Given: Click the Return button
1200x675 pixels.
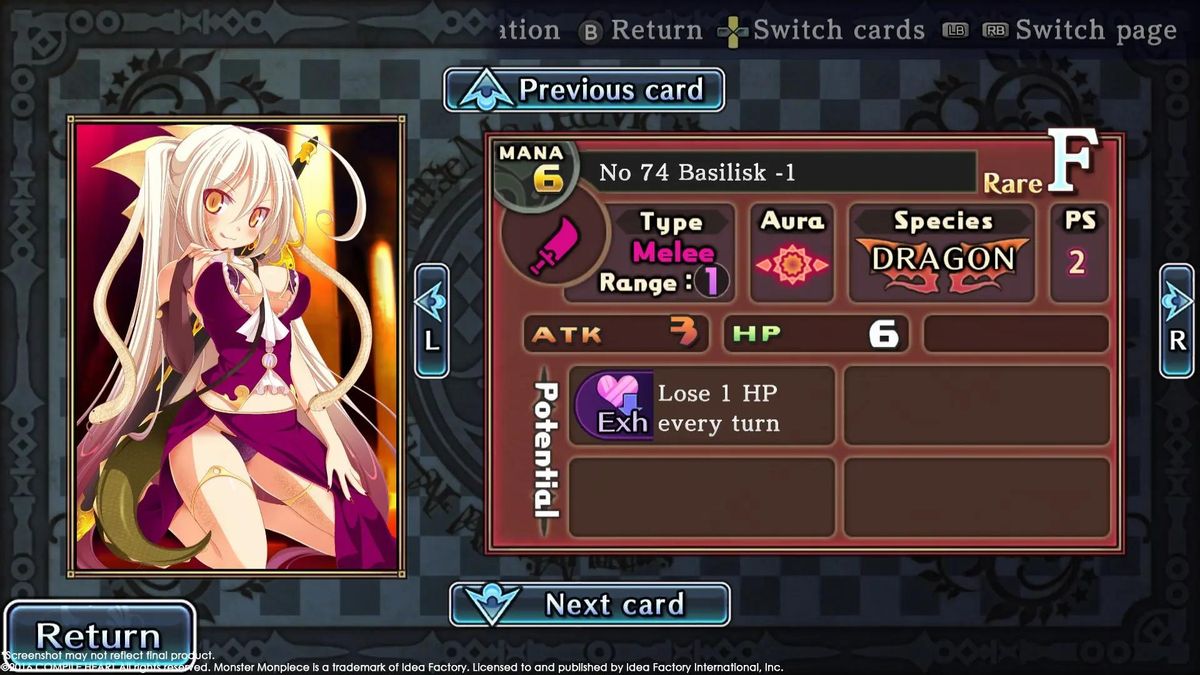Looking at the screenshot, I should click(x=98, y=635).
